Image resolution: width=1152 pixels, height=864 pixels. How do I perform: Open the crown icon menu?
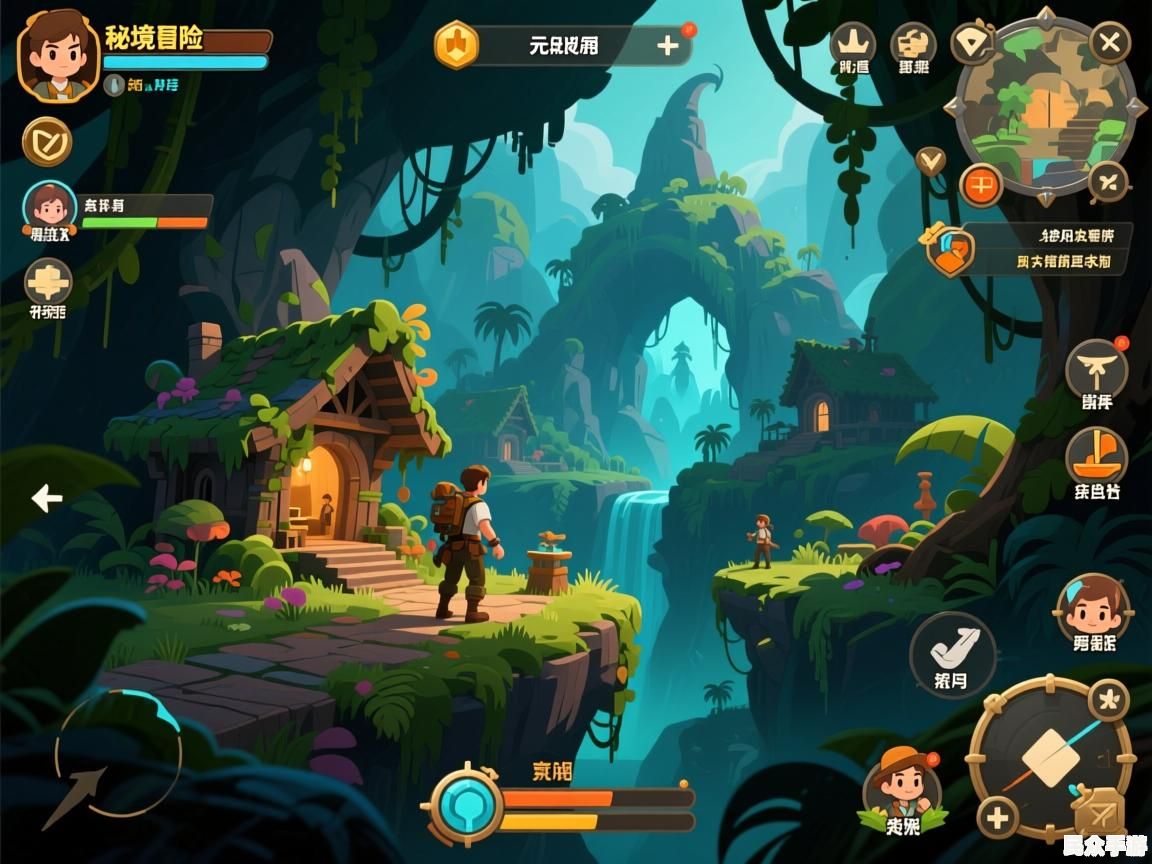click(x=853, y=45)
